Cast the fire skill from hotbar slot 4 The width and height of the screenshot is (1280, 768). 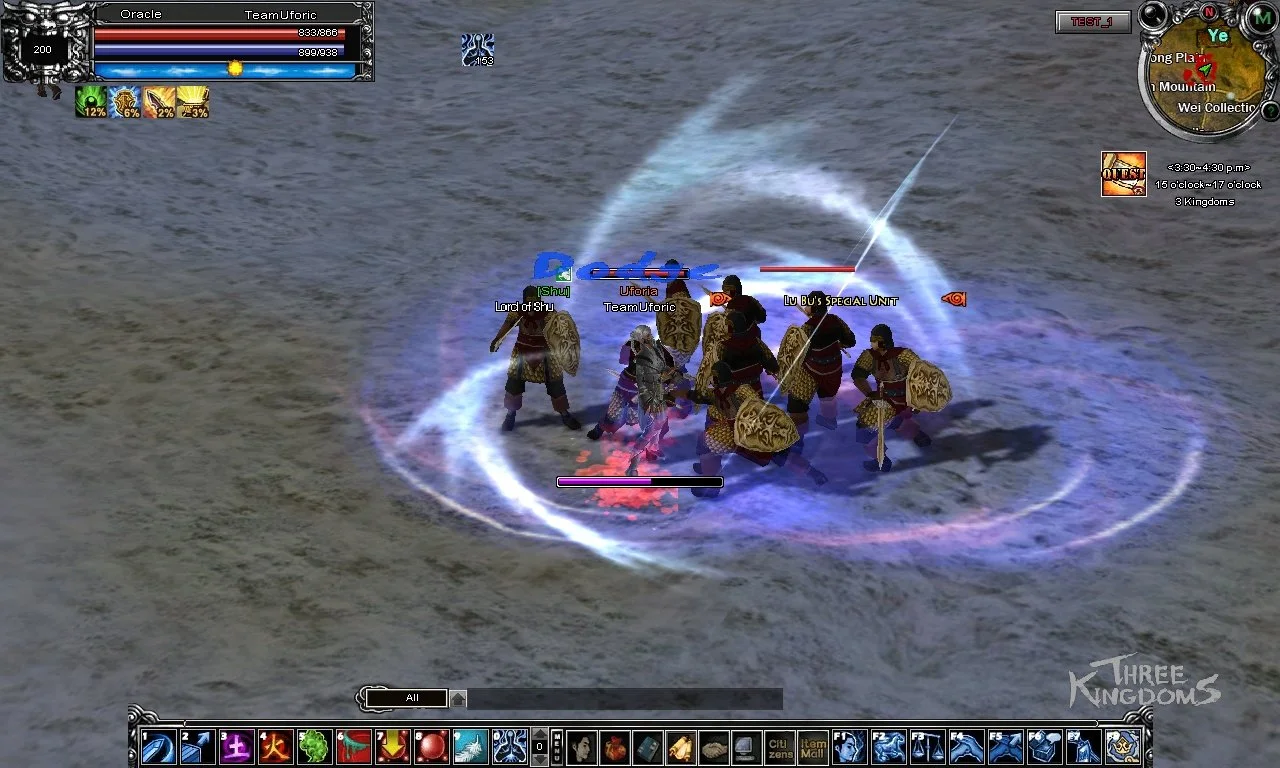click(276, 746)
